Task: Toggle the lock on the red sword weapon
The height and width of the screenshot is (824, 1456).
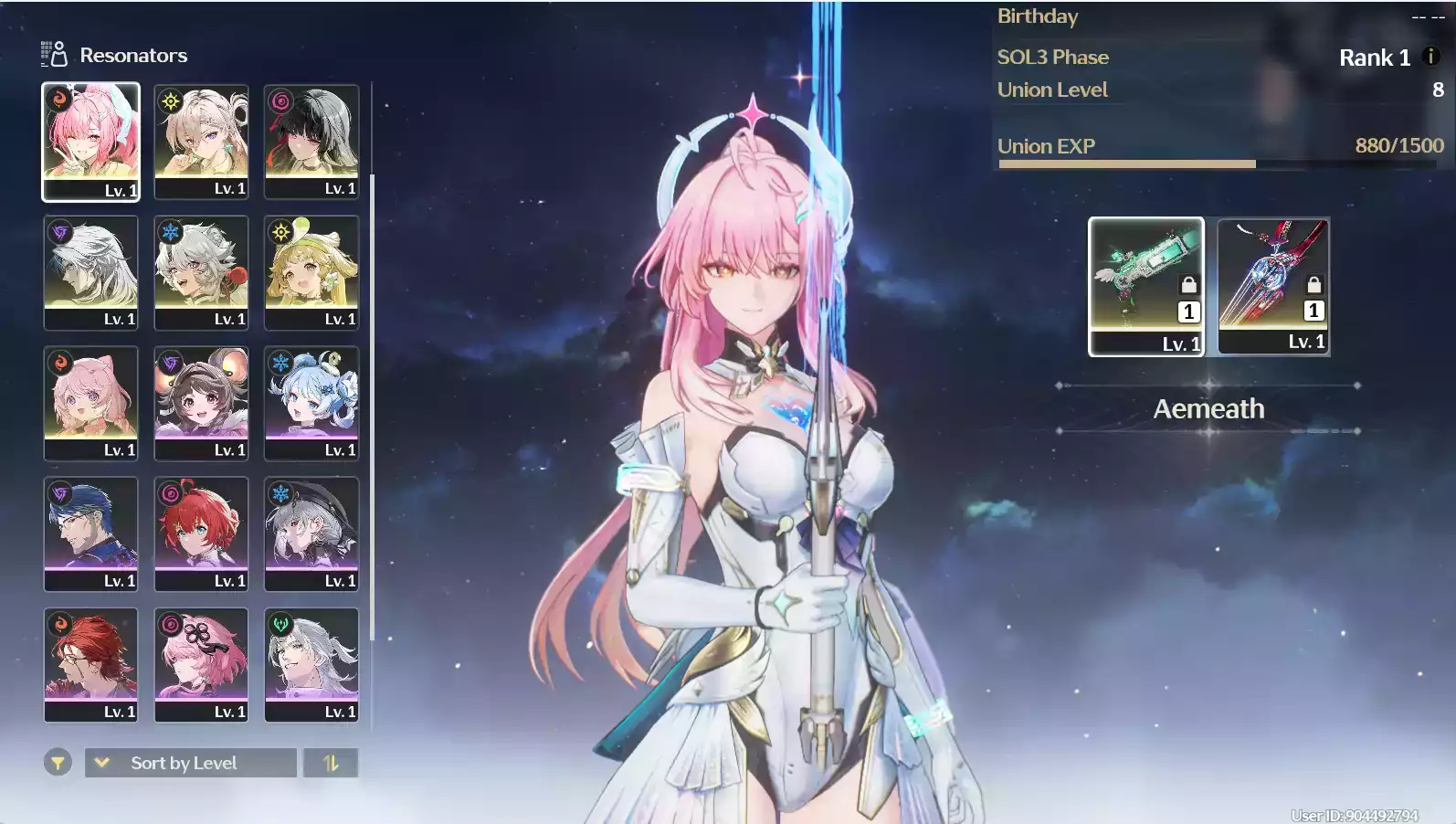Action: click(x=1314, y=286)
